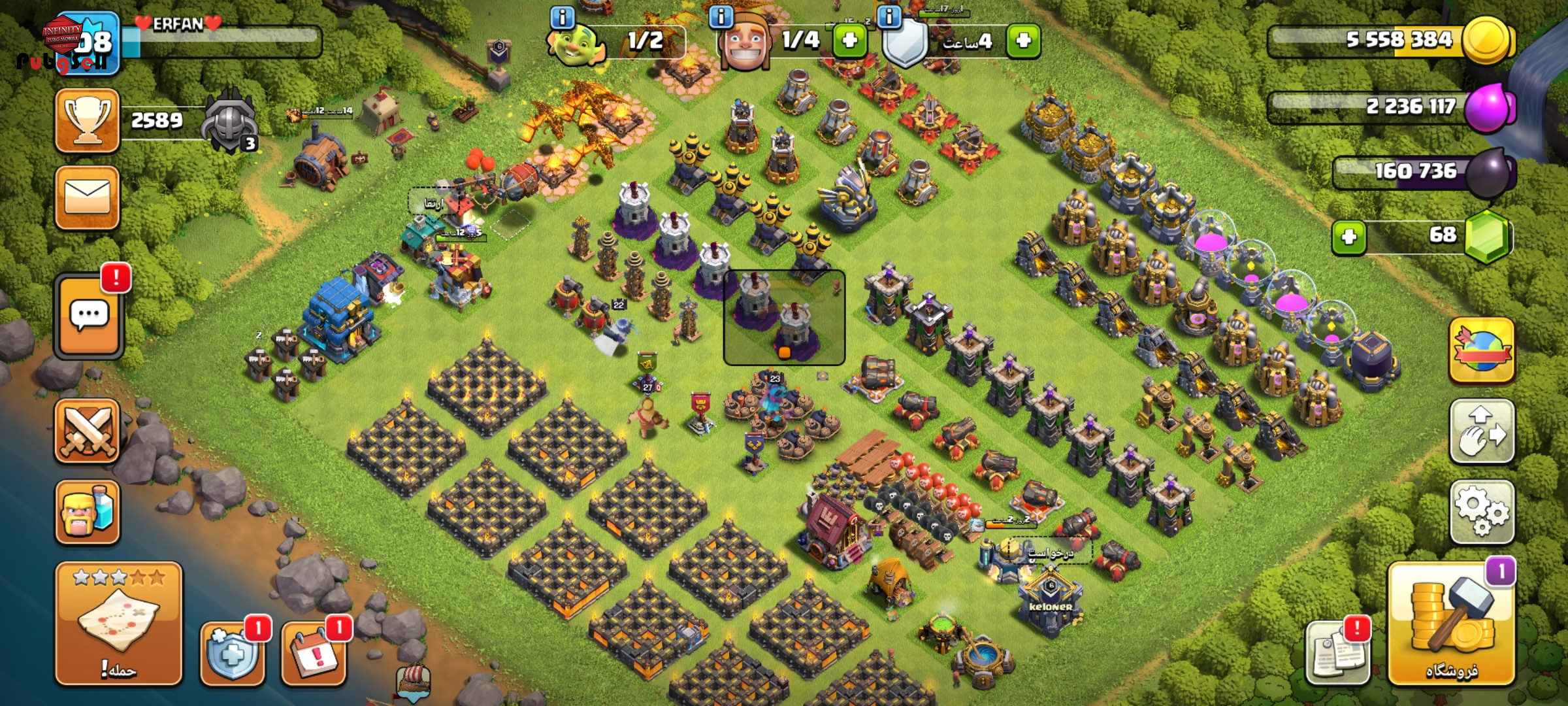This screenshot has height=706, width=1568.
Task: Show builder info above builder face
Action: (721, 17)
